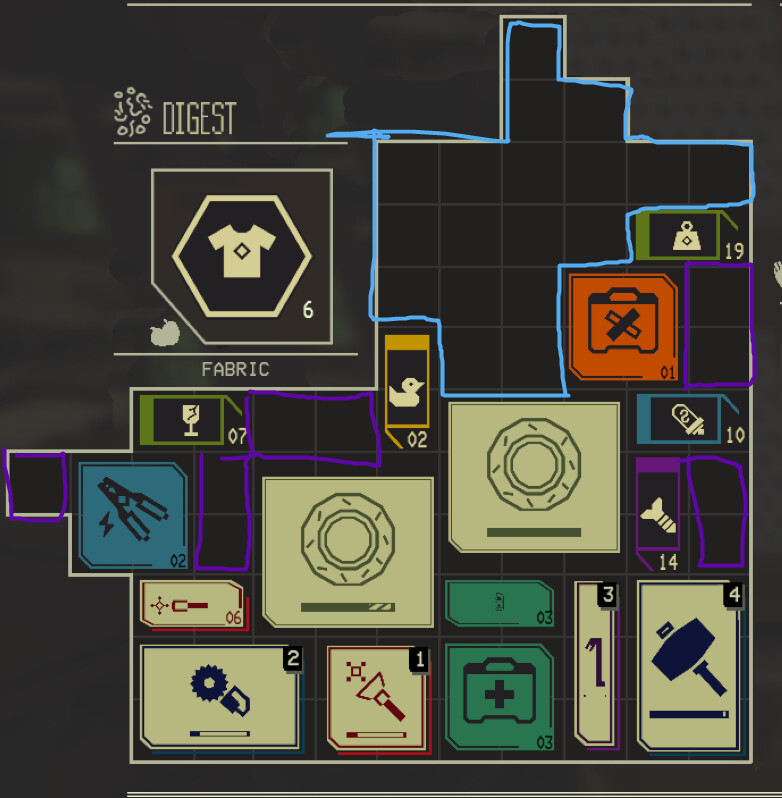The width and height of the screenshot is (782, 798).
Task: Equip the hammer in slot 4
Action: pos(690,664)
